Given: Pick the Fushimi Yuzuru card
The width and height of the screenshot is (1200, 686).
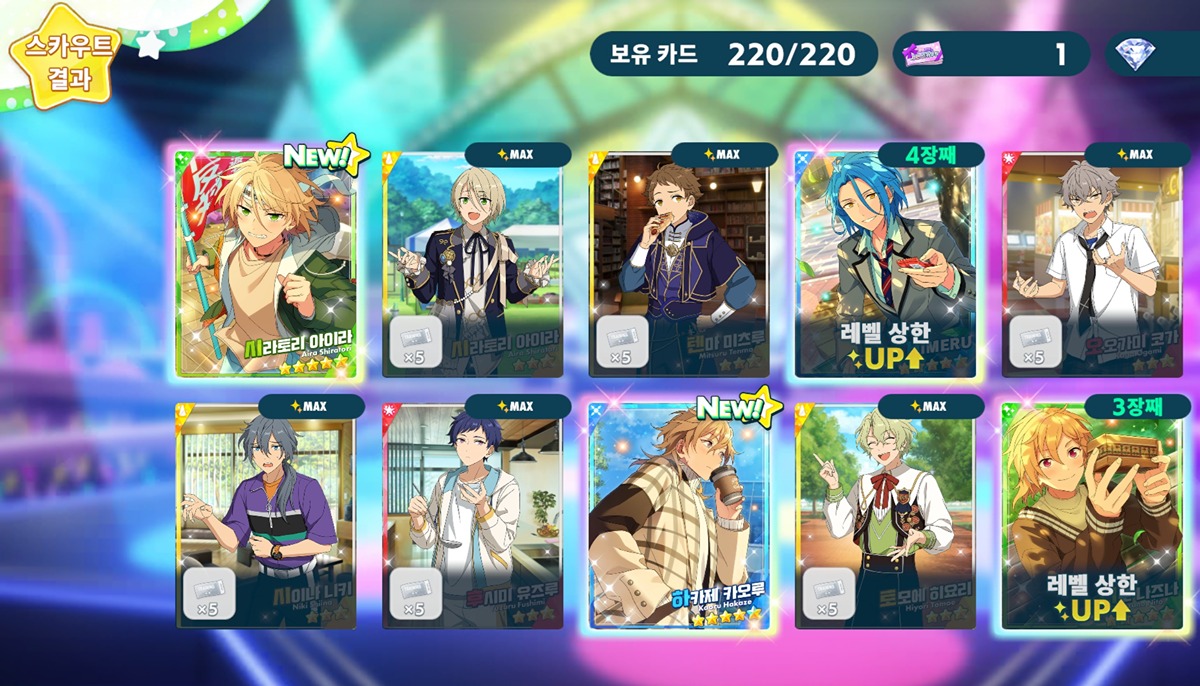Looking at the screenshot, I should (472, 516).
